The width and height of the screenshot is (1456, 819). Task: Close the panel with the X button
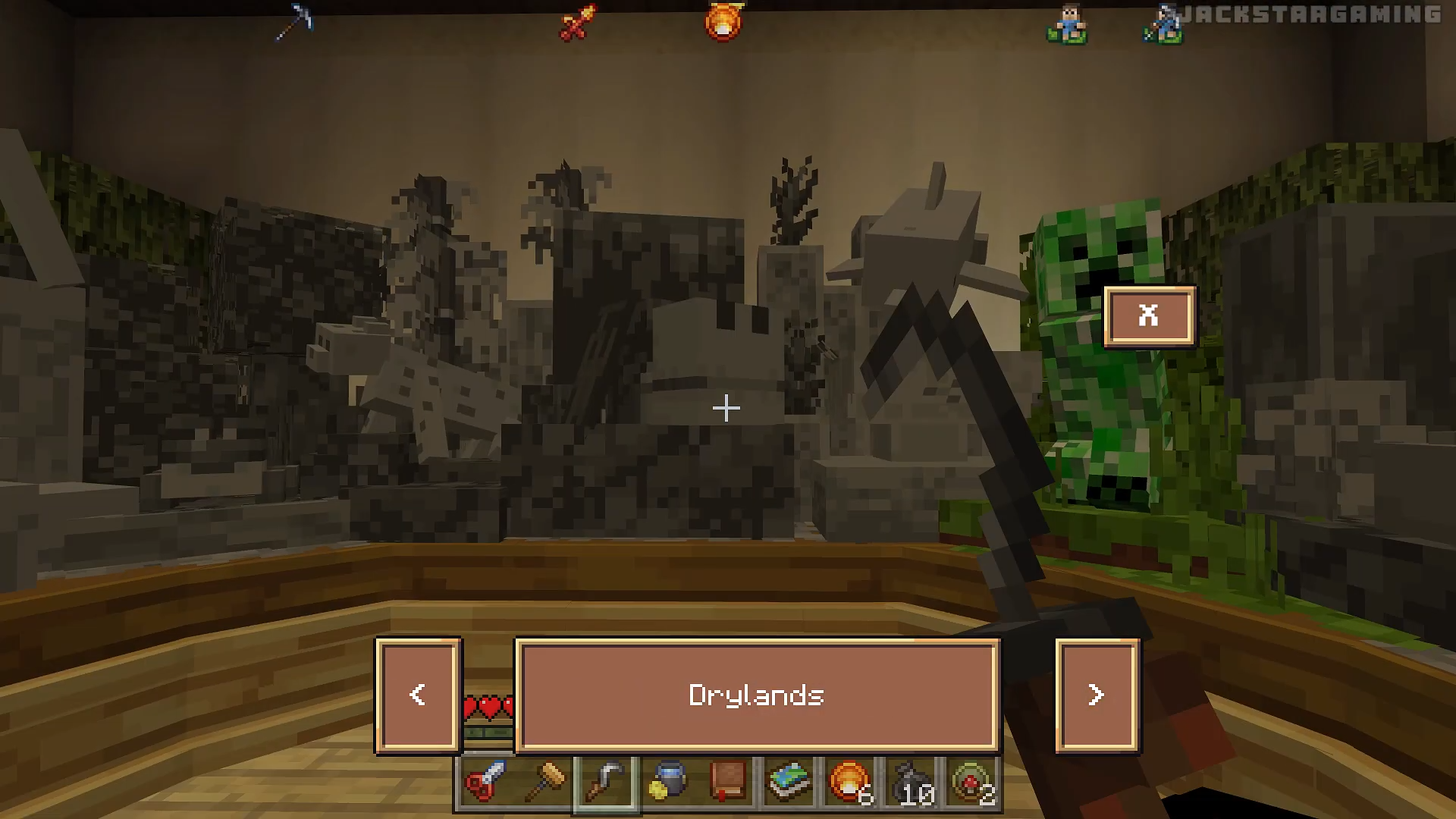pos(1148,316)
